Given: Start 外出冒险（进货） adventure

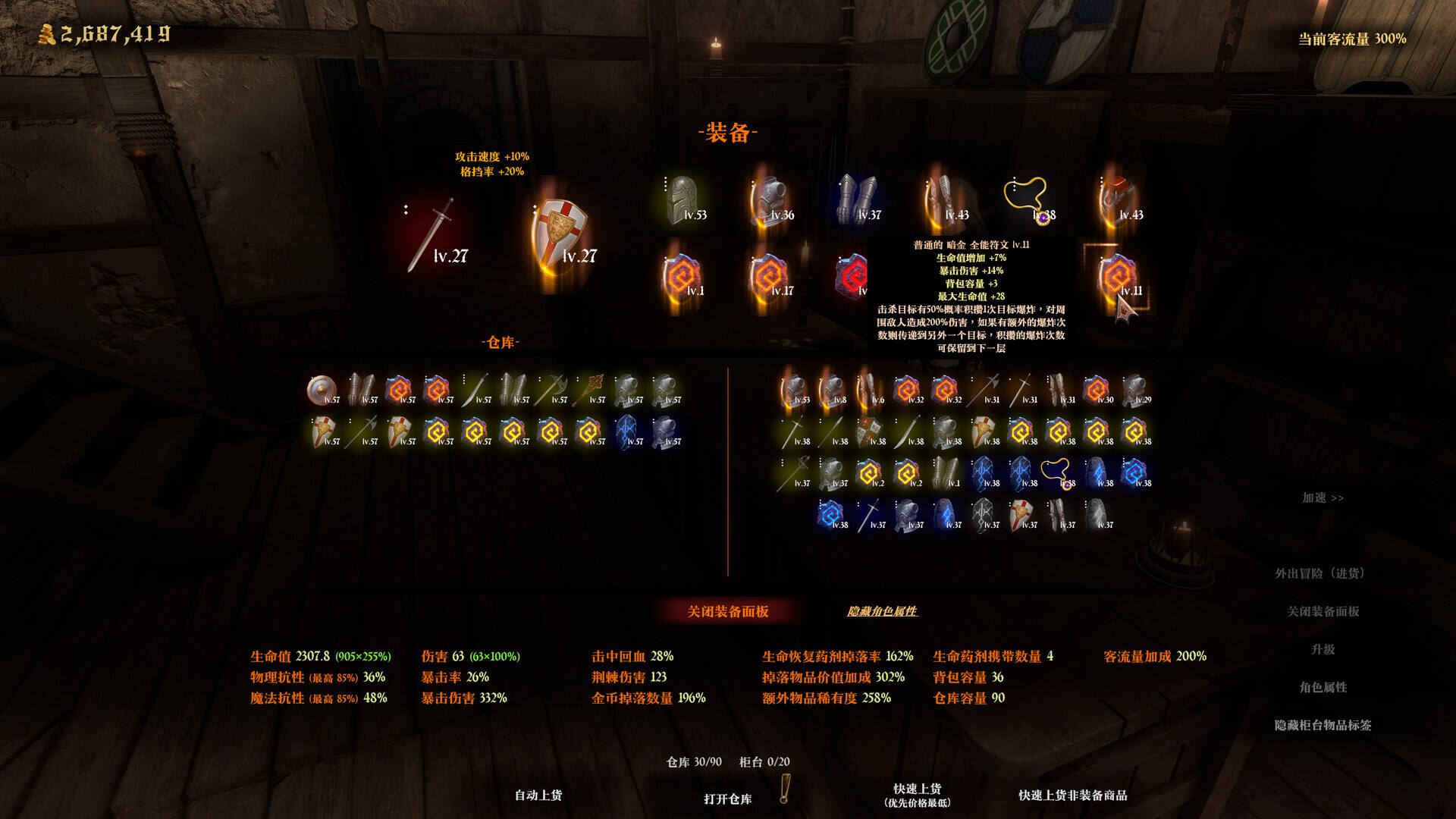Looking at the screenshot, I should (x=1323, y=573).
